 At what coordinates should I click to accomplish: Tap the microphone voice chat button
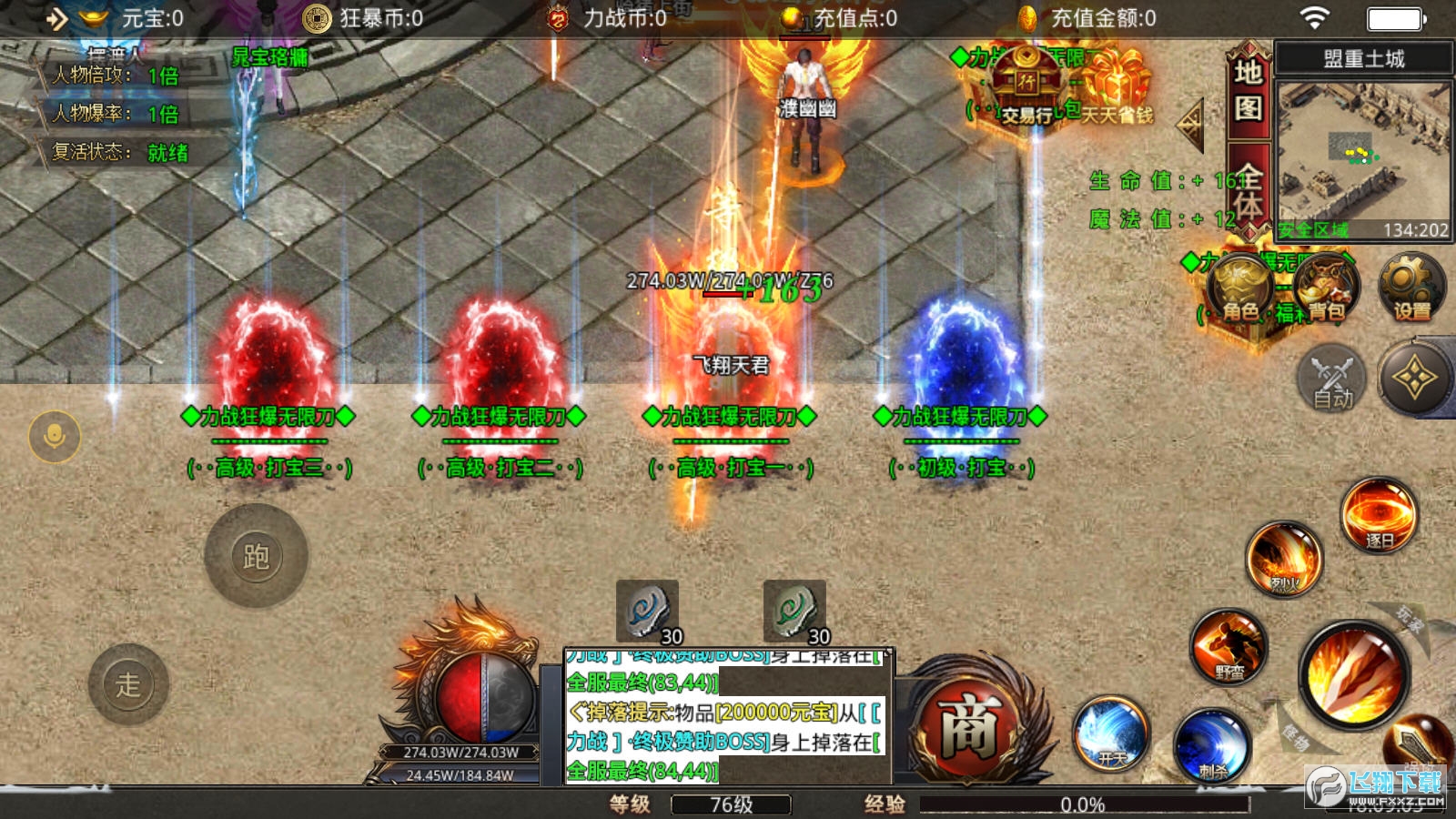[55, 437]
